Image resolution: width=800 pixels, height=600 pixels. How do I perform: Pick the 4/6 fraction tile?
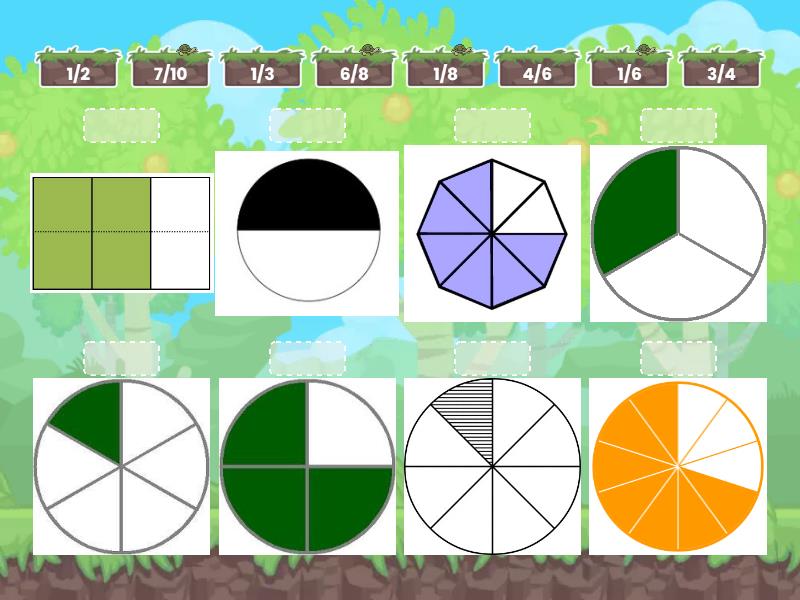pyautogui.click(x=537, y=73)
